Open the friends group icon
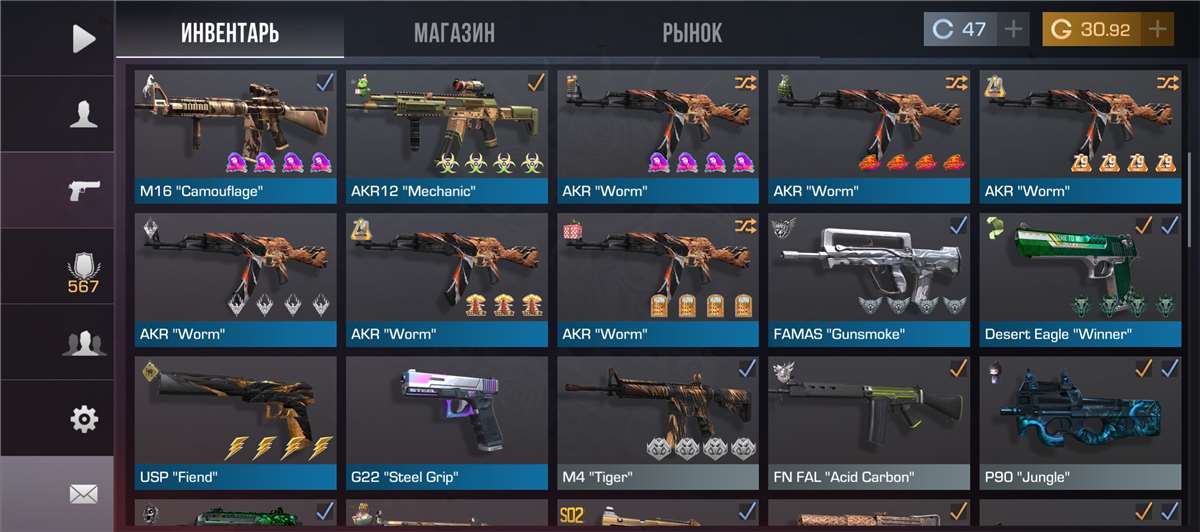Viewport: 1200px width, 532px height. click(x=83, y=344)
